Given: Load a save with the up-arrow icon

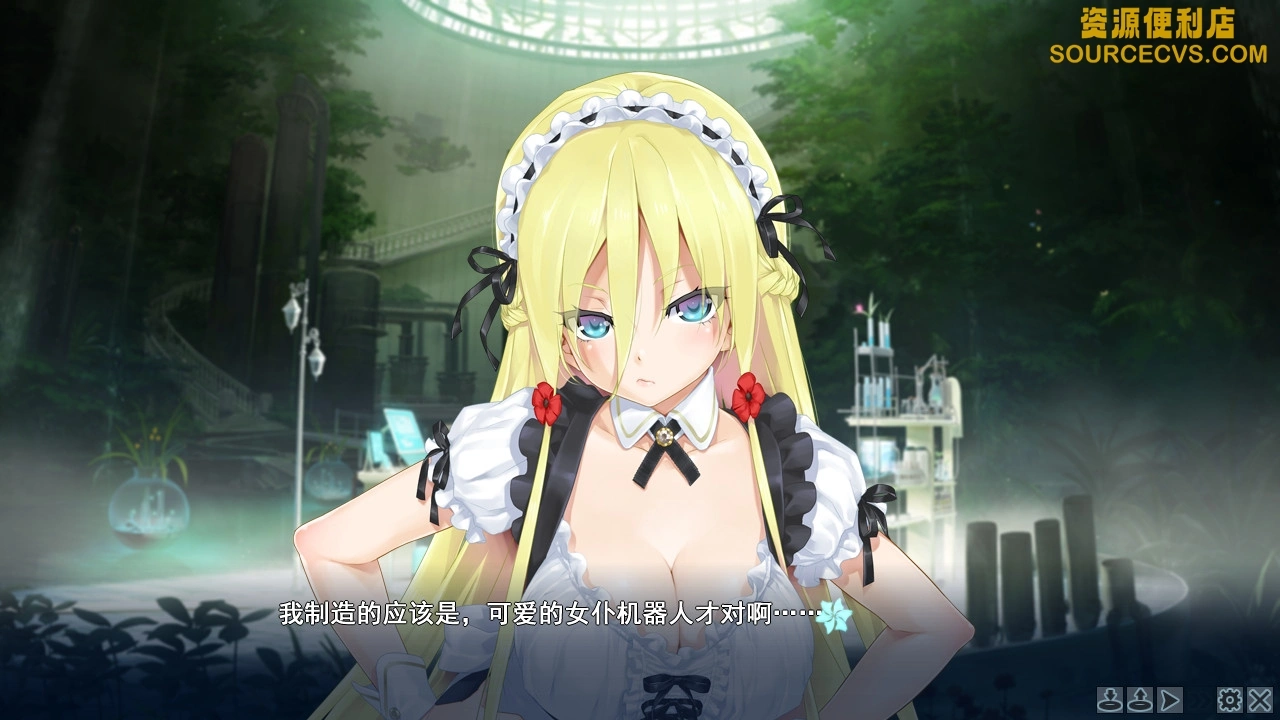Looking at the screenshot, I should [x=1140, y=699].
